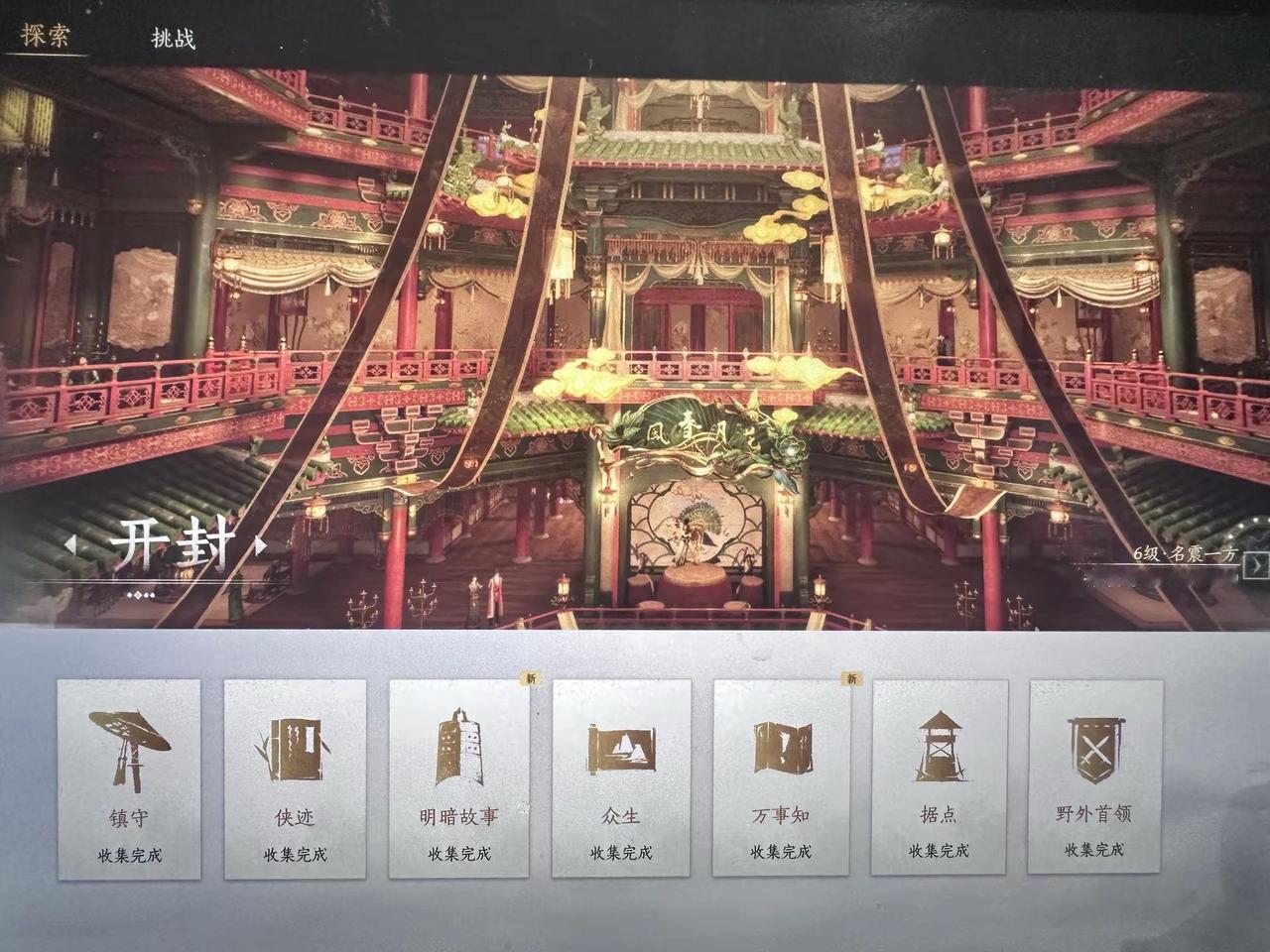1270x952 pixels.
Task: Click the left arrow beside 开封
Action: (x=73, y=543)
